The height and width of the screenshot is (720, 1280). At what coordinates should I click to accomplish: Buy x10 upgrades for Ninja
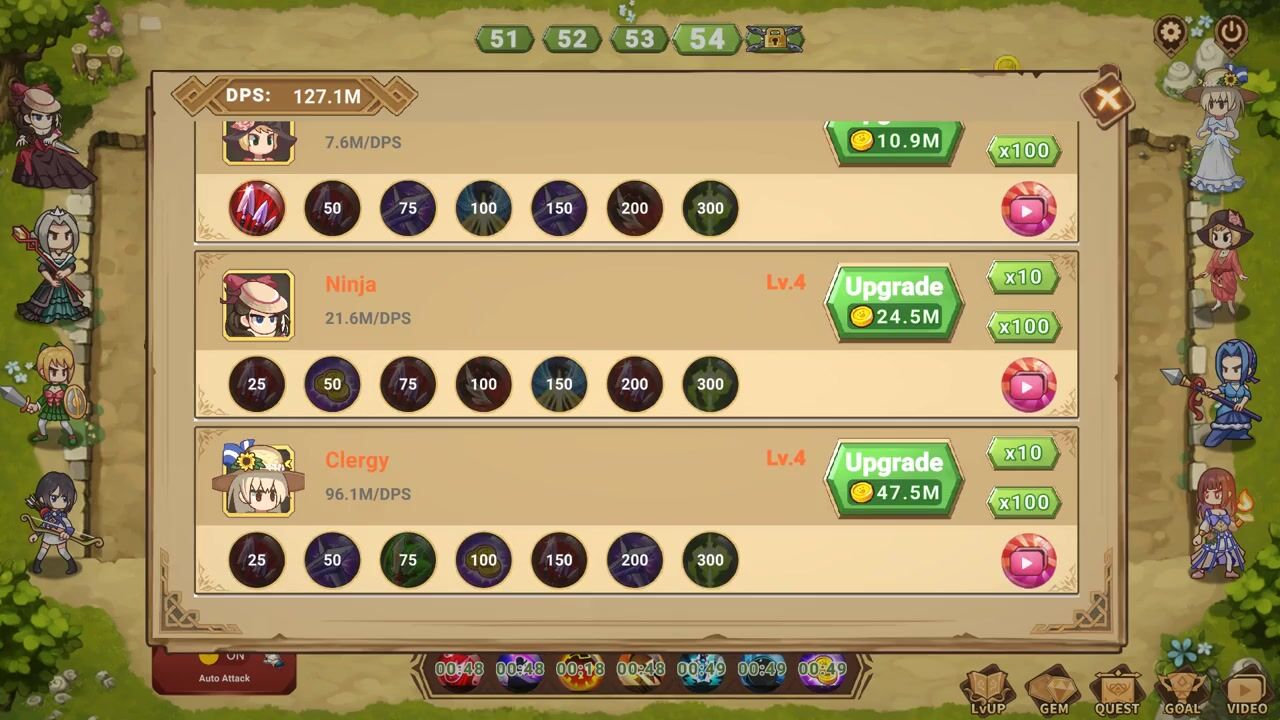(x=1023, y=277)
